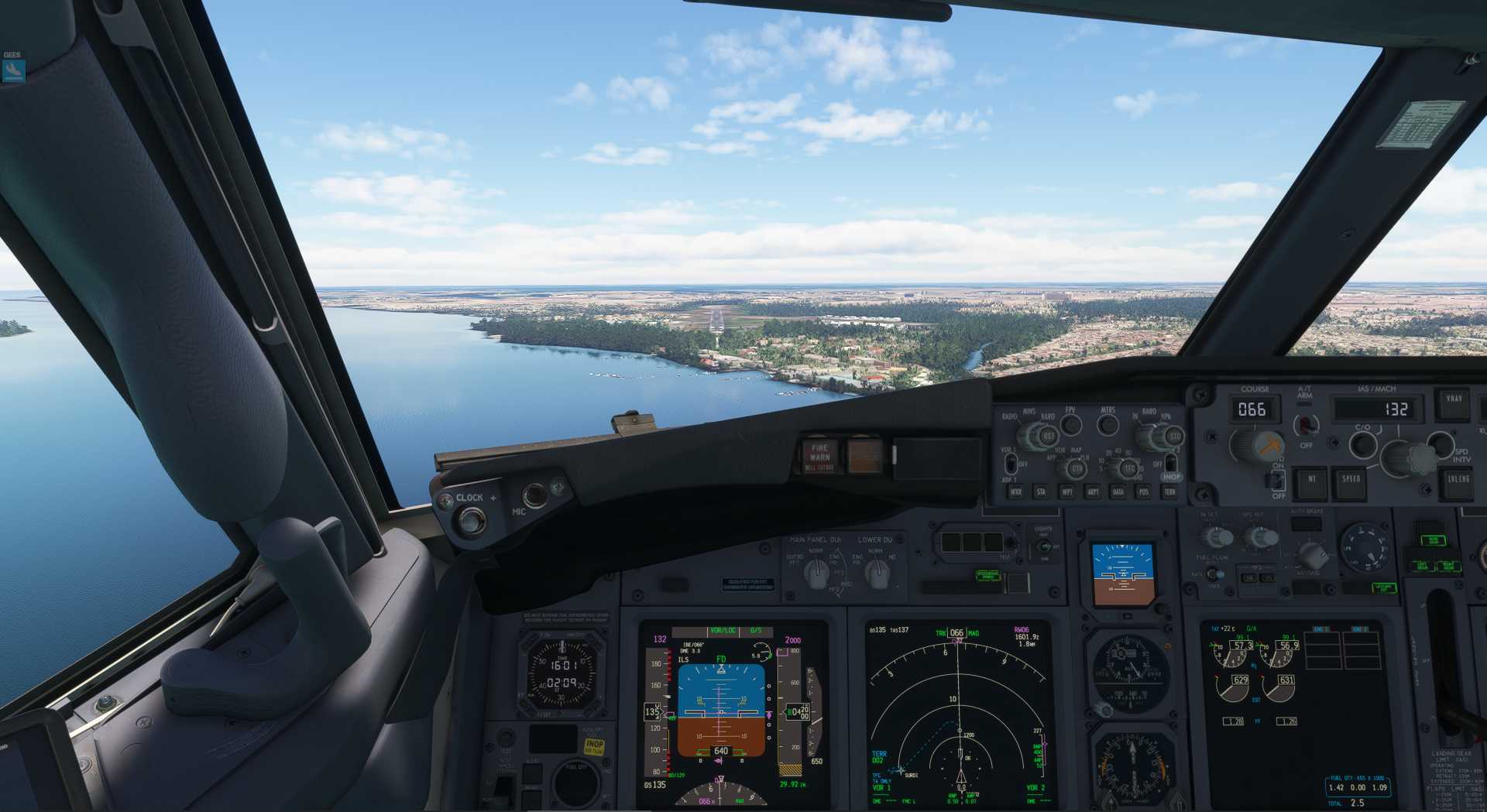Image resolution: width=1487 pixels, height=812 pixels.
Task: Click the C/O changeover button
Action: (x=1362, y=444)
